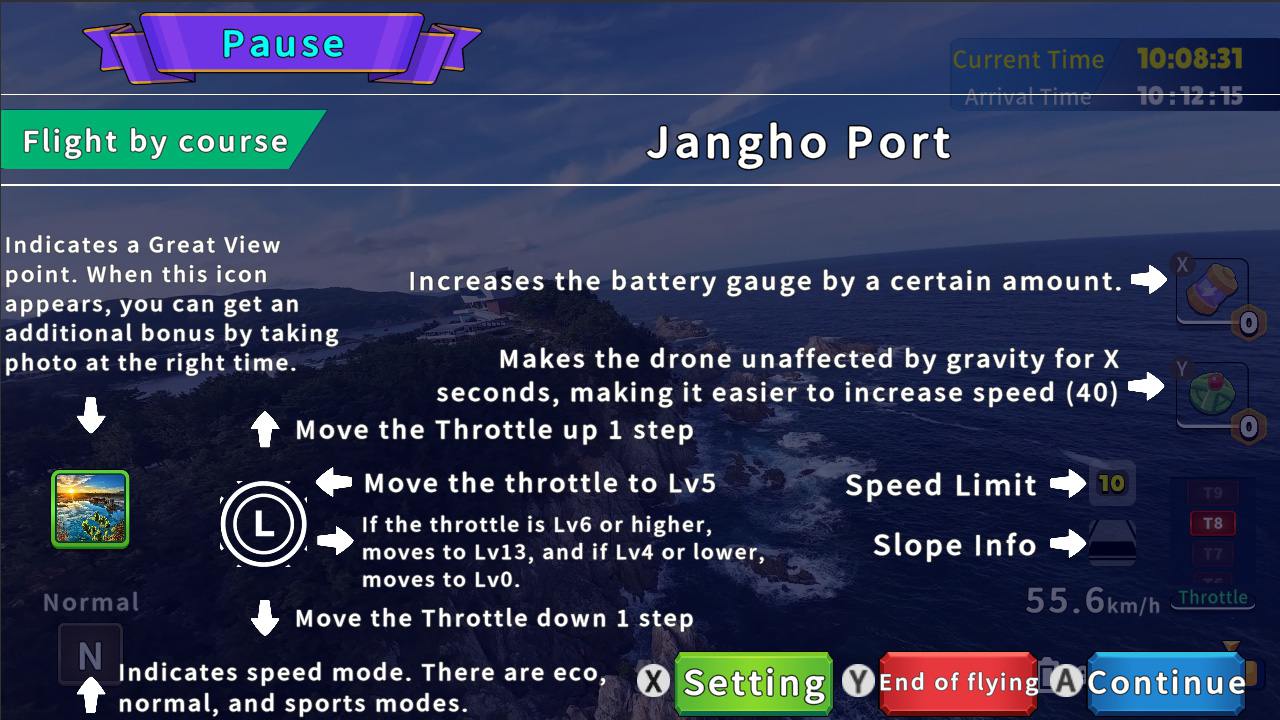Expand the Throttle gauge panel

point(1212,598)
